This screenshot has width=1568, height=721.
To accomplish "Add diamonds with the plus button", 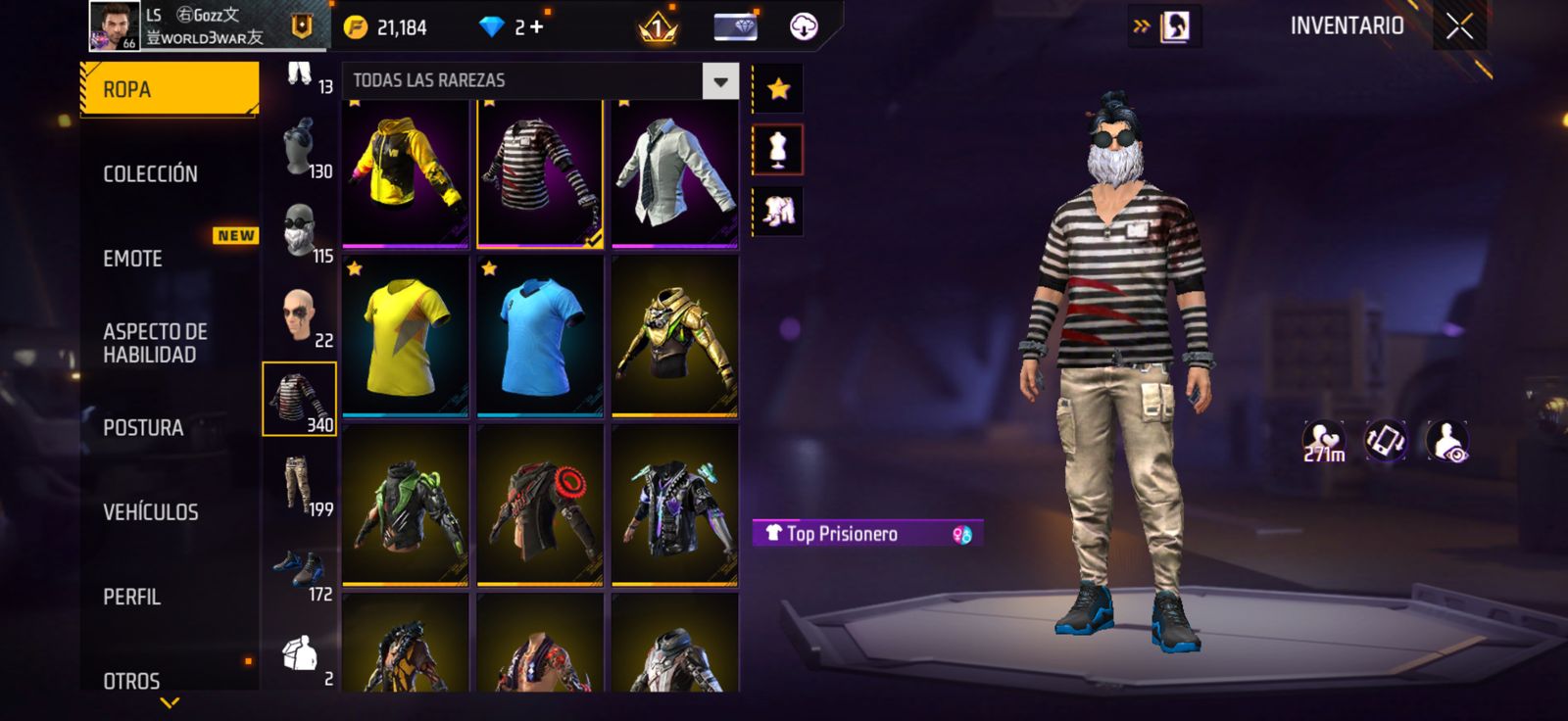I will [x=536, y=27].
